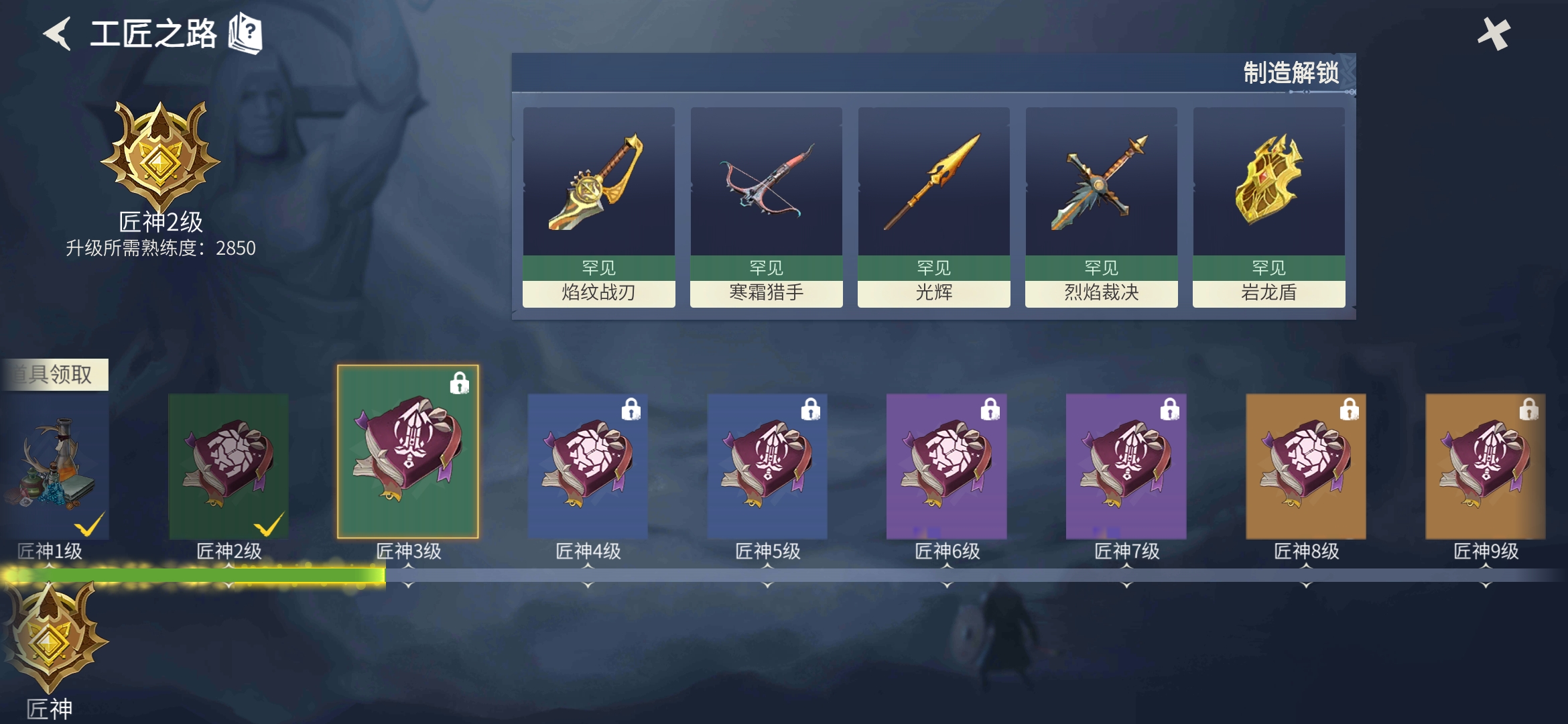
Task: Click the 匠神 rank badge on the track
Action: (51, 639)
